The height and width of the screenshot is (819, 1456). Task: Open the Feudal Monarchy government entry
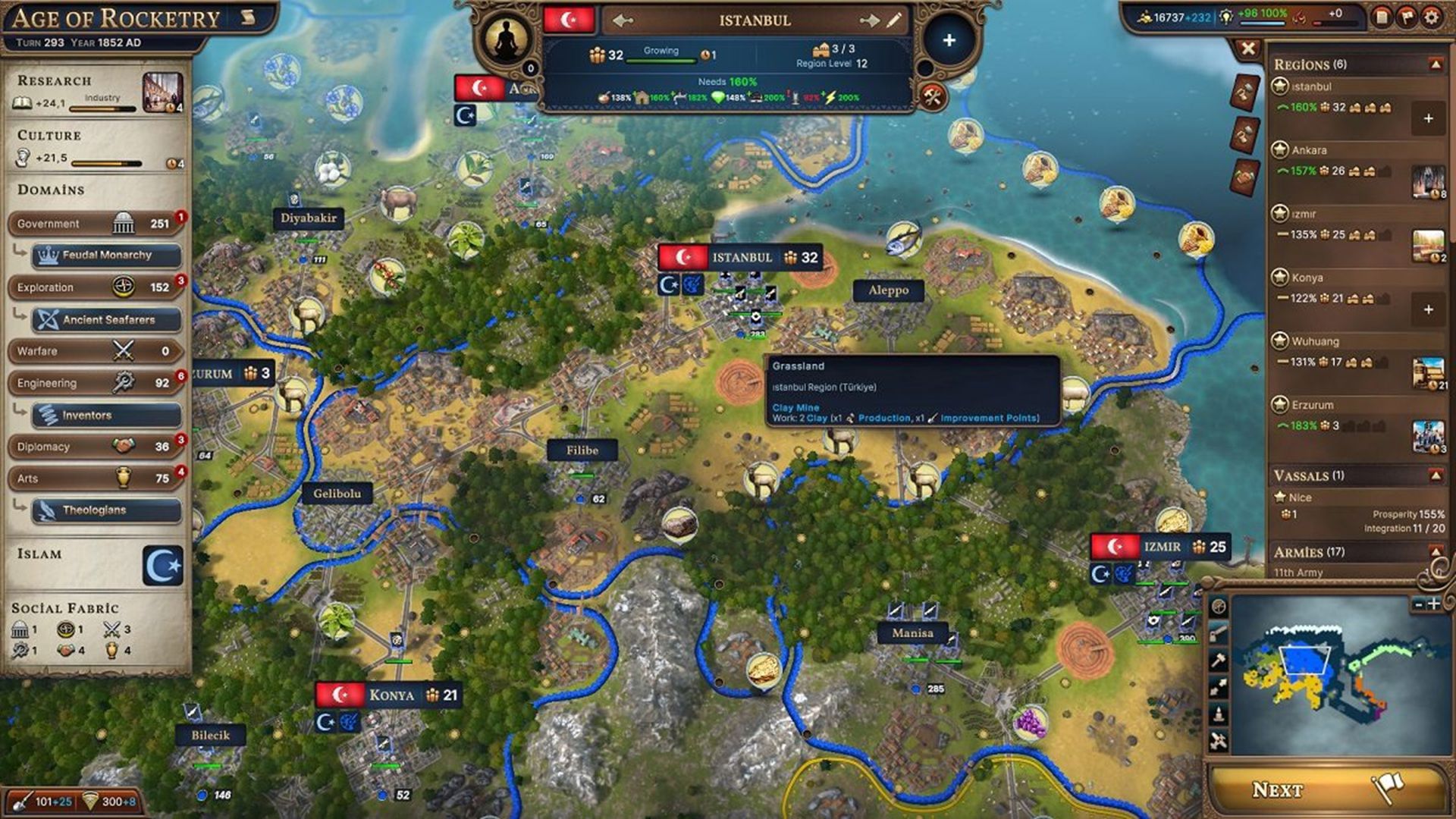point(106,256)
